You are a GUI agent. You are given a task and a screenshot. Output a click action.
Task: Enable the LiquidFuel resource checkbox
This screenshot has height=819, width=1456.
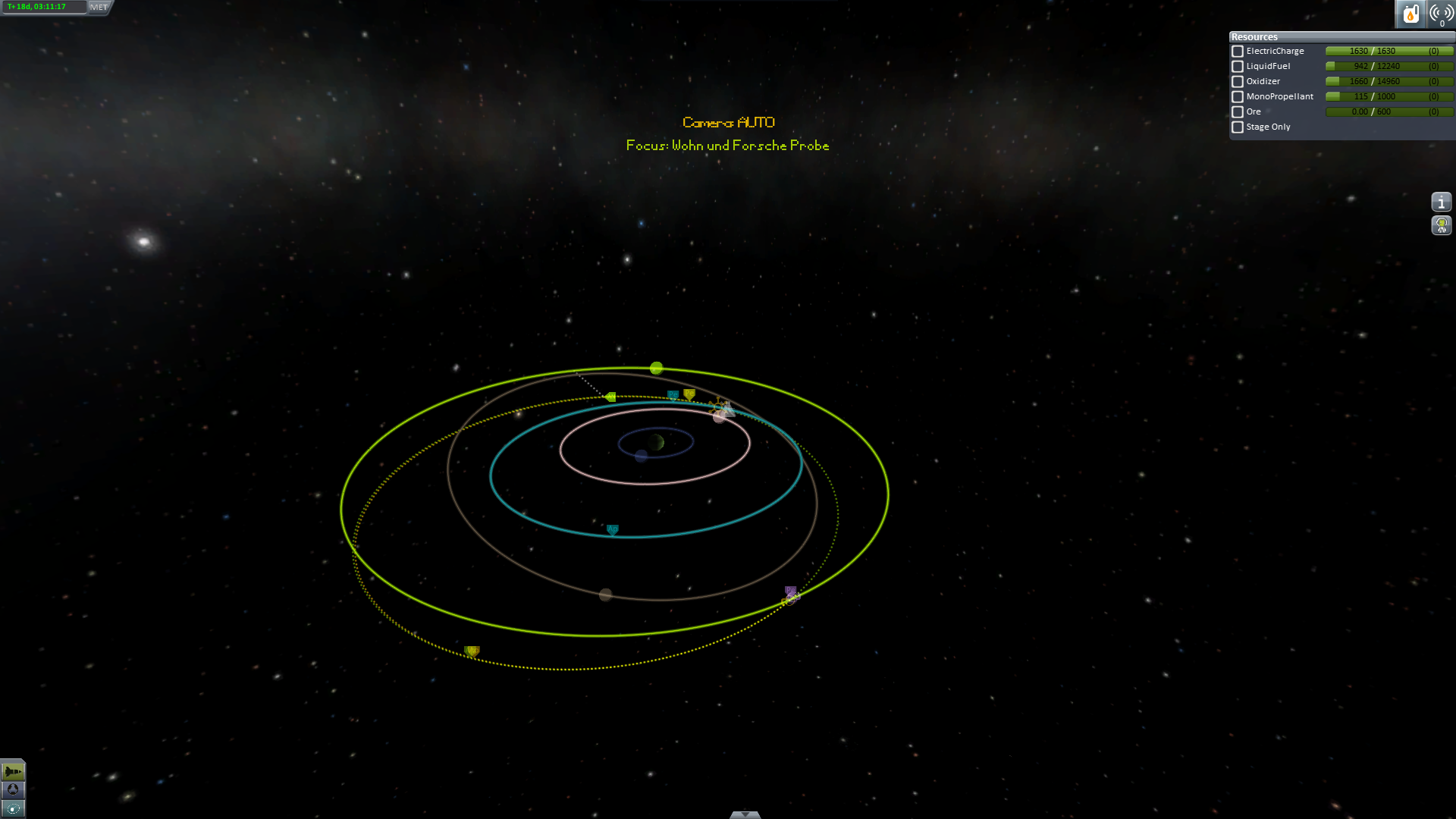1238,67
